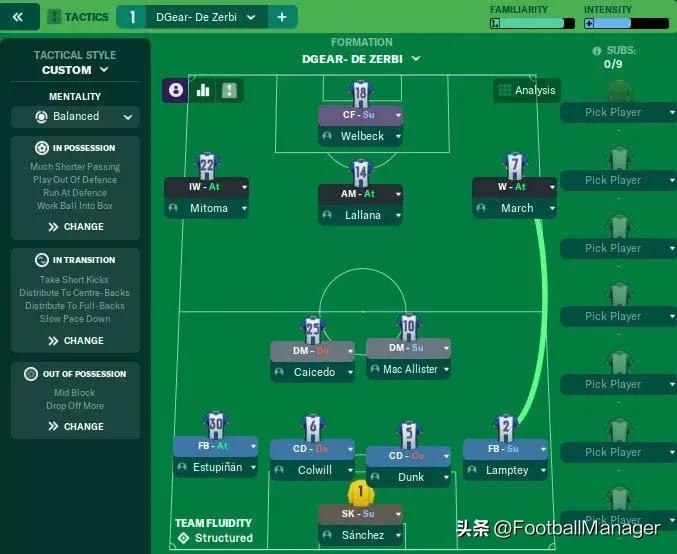Change the In Possession instructions
The image size is (677, 554).
[x=75, y=227]
